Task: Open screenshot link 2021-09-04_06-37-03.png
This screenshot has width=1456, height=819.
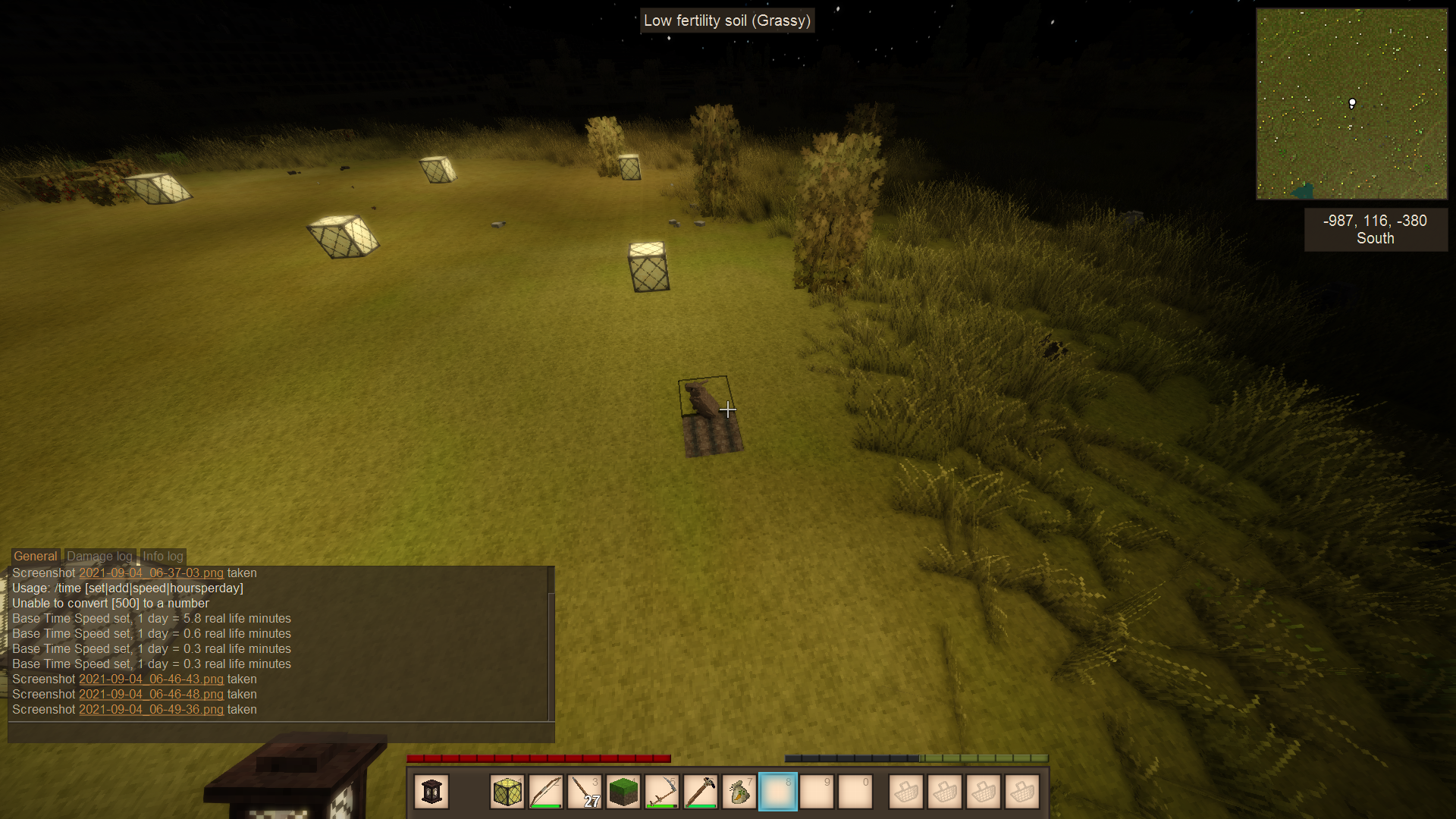Action: [x=151, y=573]
